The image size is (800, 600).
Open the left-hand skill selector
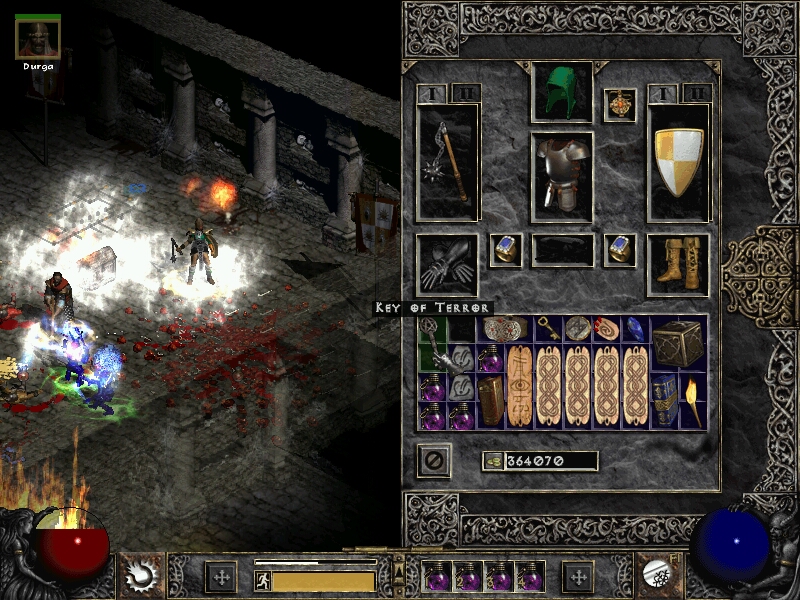click(139, 576)
